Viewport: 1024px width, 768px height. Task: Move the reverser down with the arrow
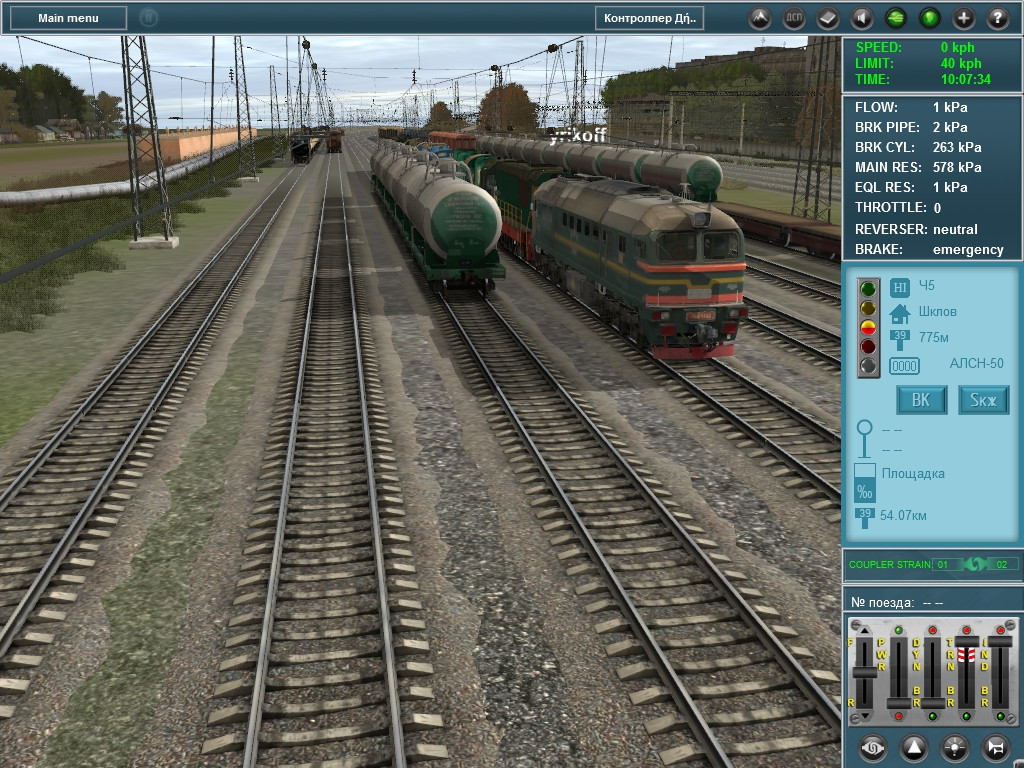(864, 716)
